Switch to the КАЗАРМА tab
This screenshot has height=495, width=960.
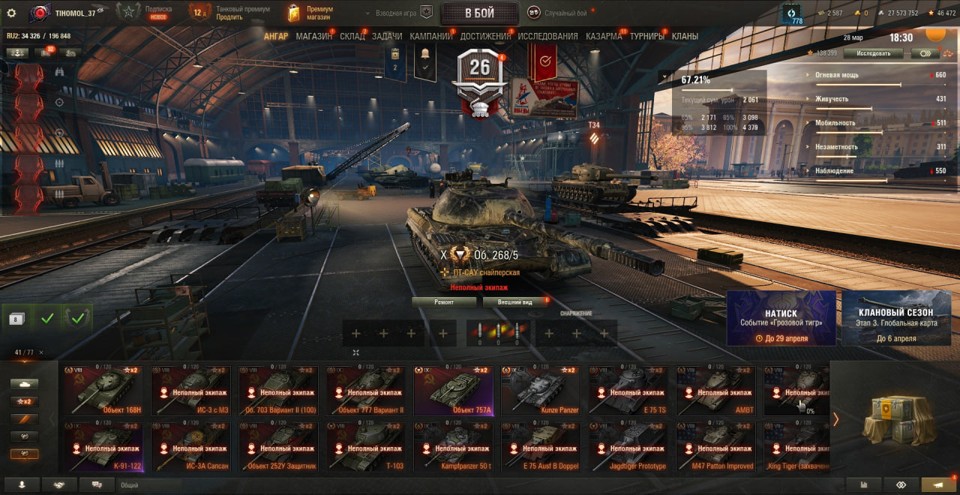604,36
